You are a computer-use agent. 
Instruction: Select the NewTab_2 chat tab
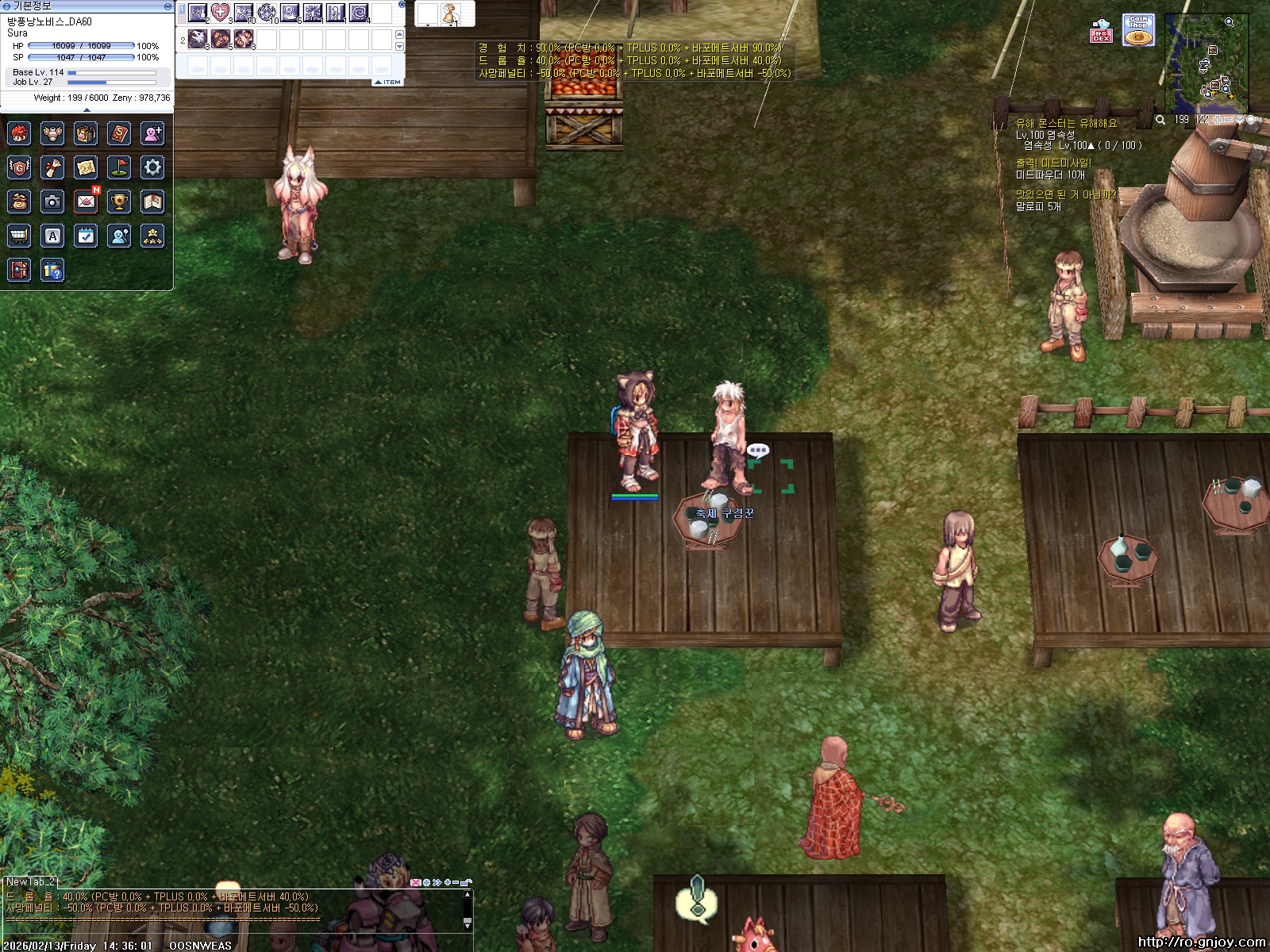coord(30,881)
